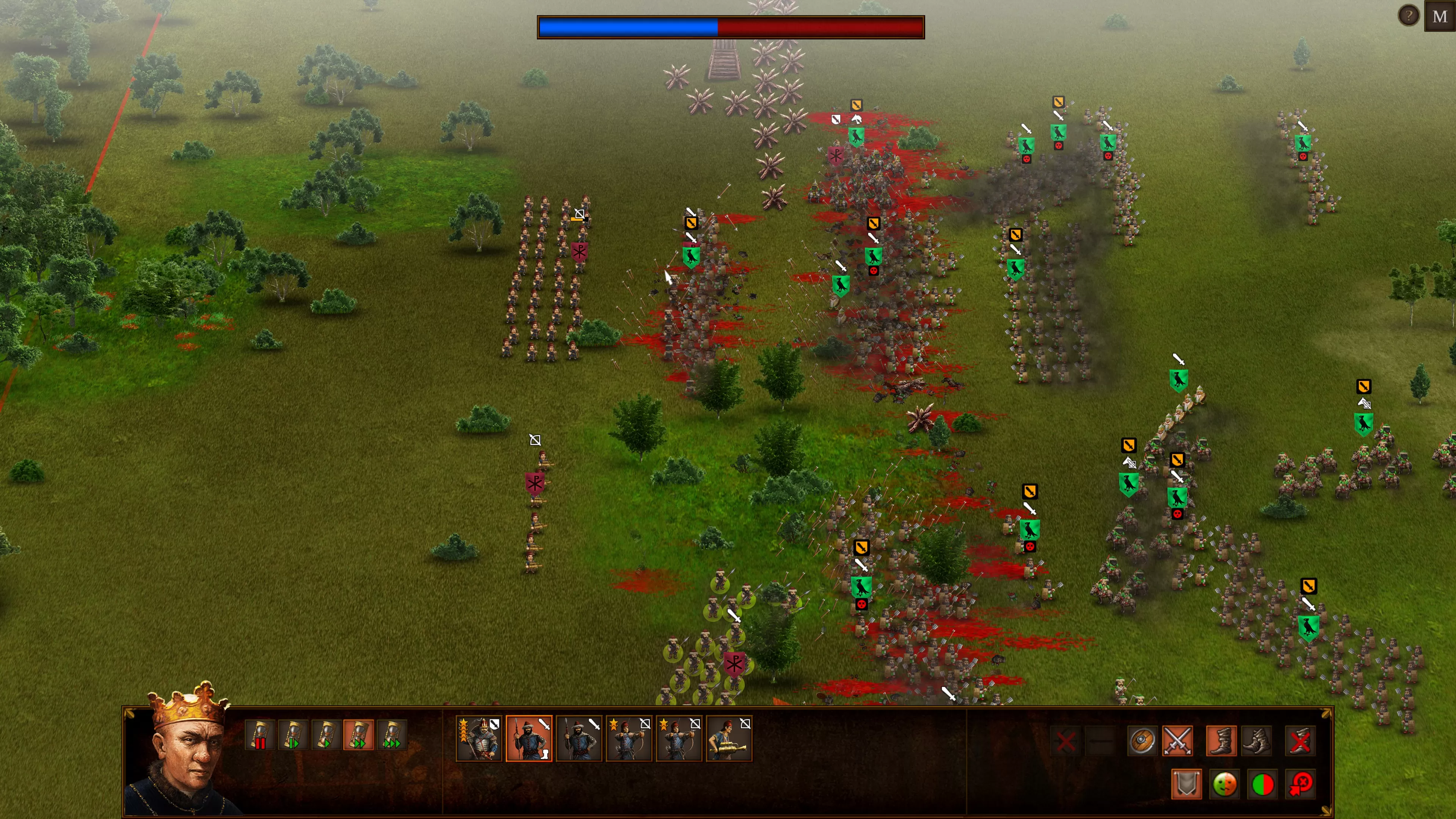Toggle the green-red split circle icon
Image resolution: width=1456 pixels, height=819 pixels.
(1263, 784)
